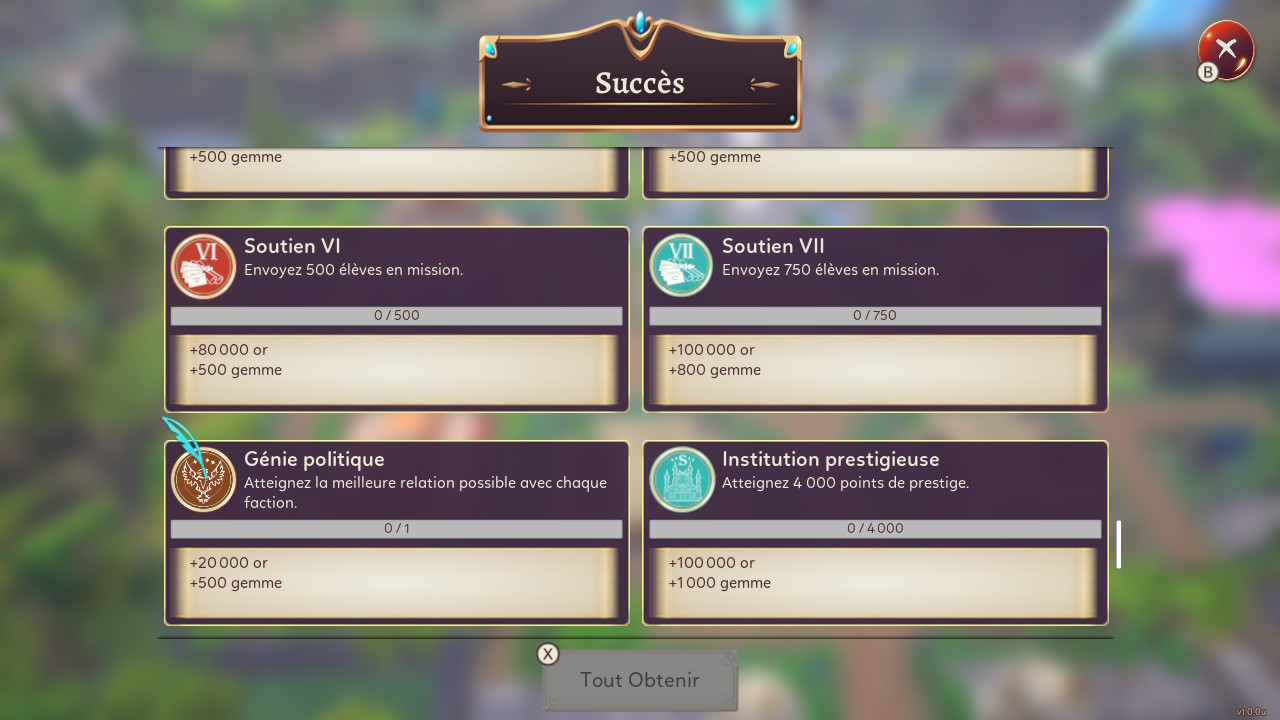Choose the Institution prestigieuse achievement card
This screenshot has height=720, width=1280.
874,533
